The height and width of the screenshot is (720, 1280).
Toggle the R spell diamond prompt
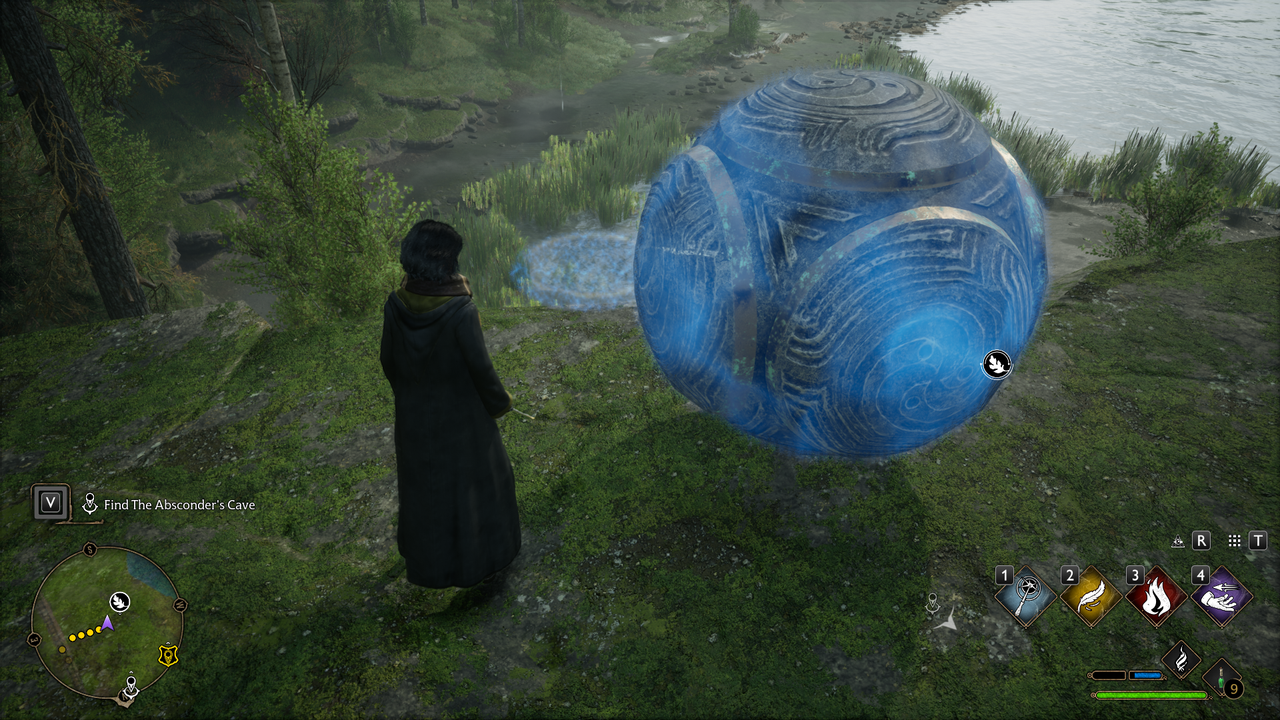pyautogui.click(x=1201, y=540)
